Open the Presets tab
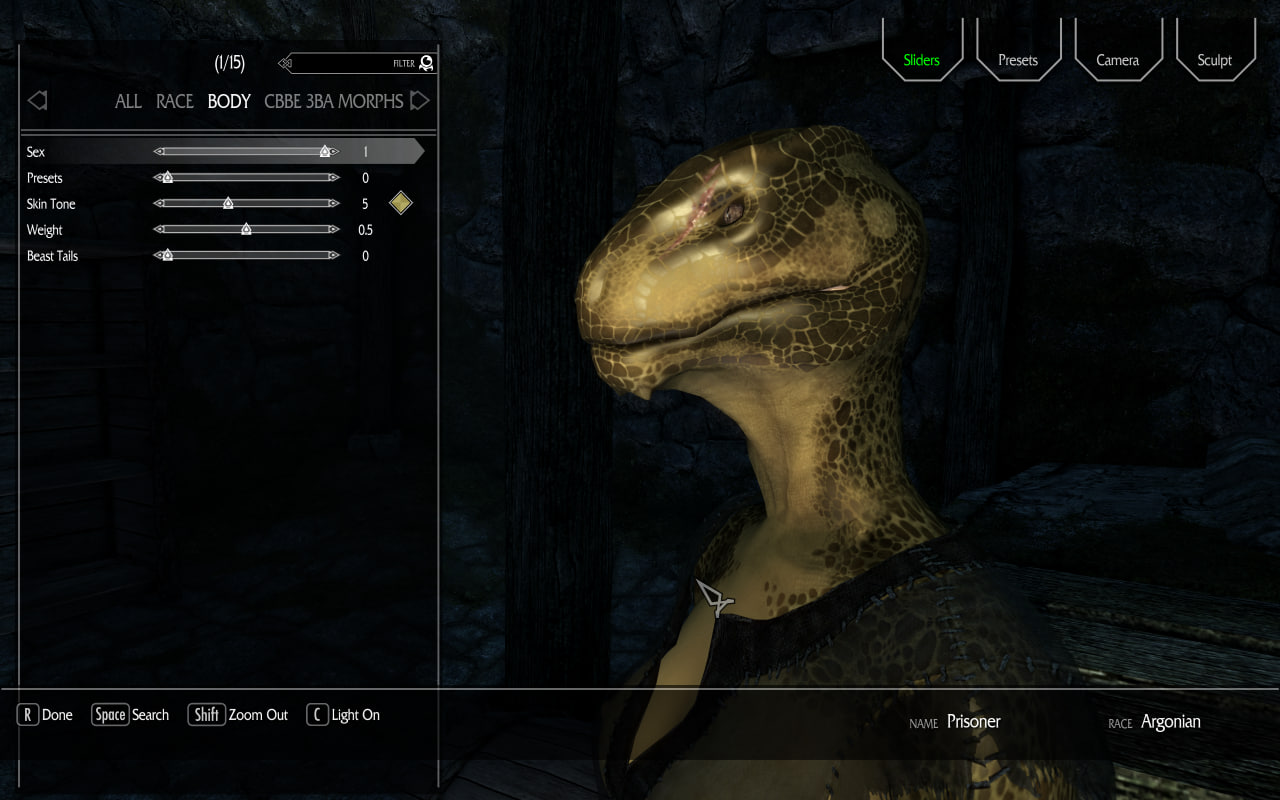 tap(1018, 60)
